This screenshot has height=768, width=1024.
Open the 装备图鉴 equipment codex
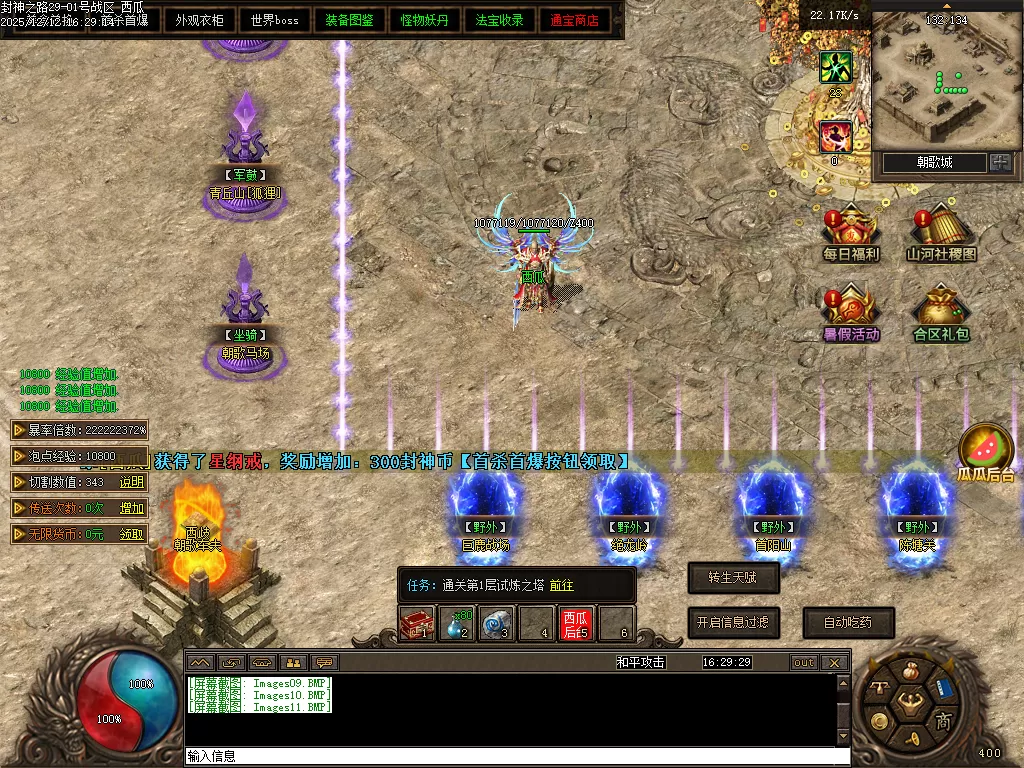pos(349,20)
